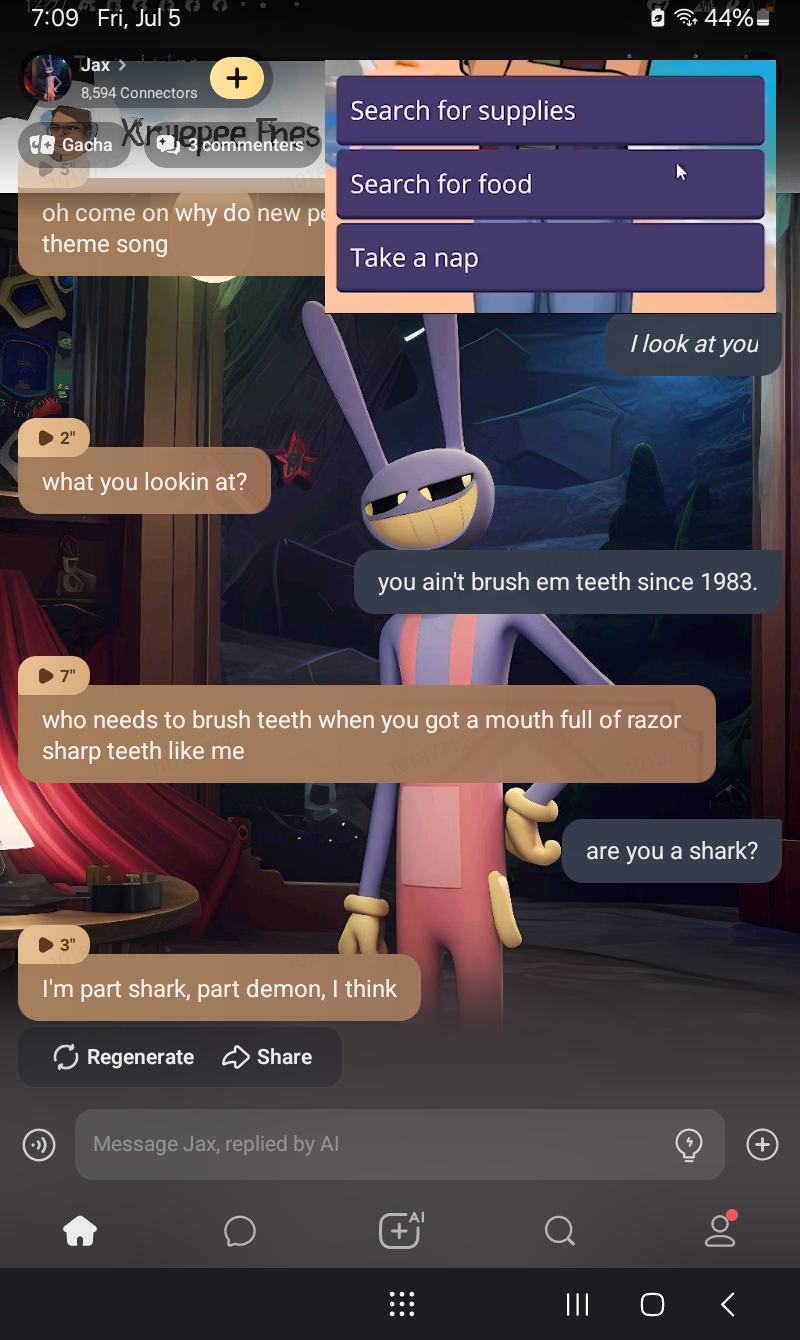
Task: Open the plus attachment button beside message box
Action: (762, 1144)
